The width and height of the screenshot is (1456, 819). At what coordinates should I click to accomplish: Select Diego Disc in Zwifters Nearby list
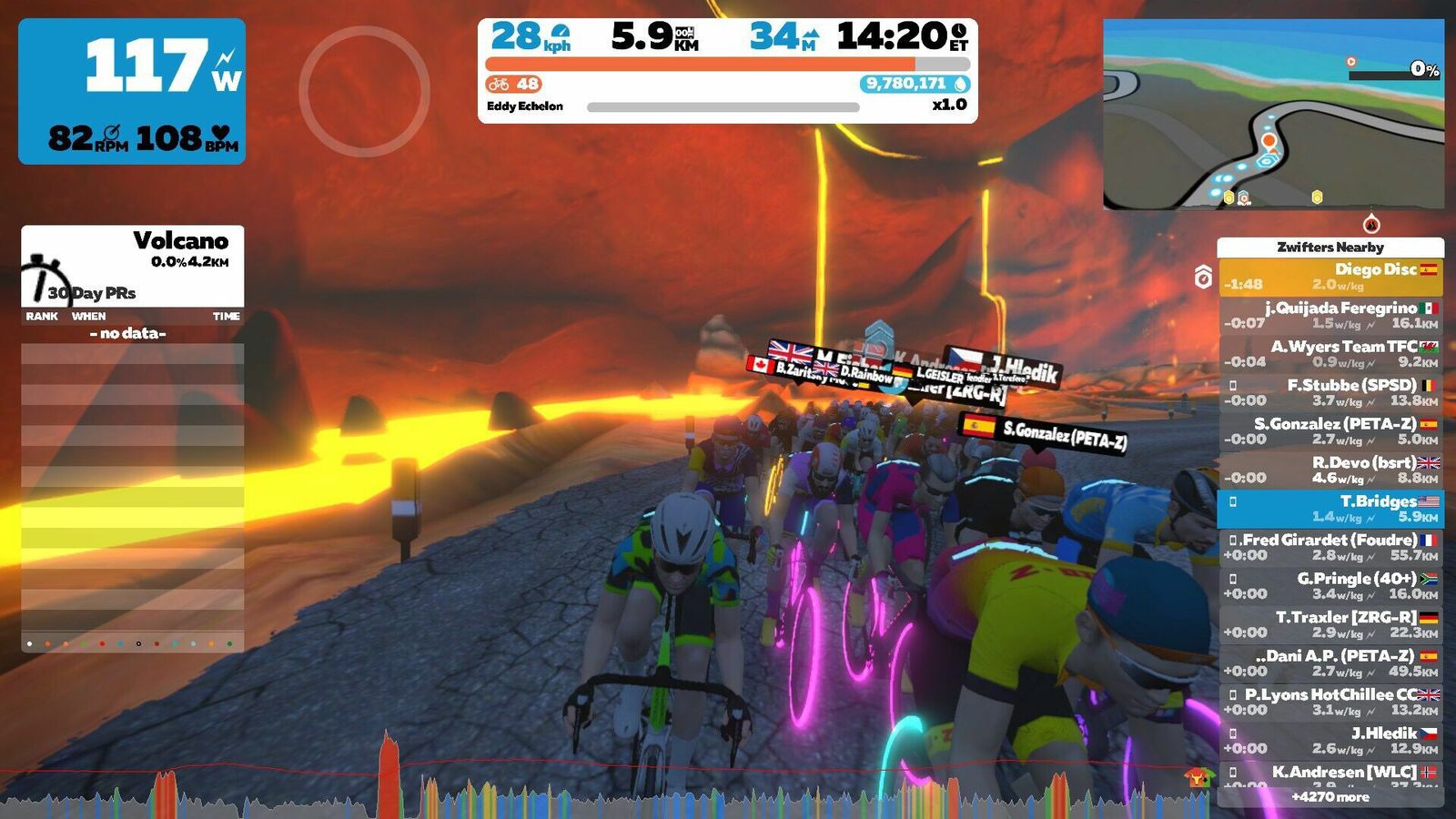tap(1330, 277)
